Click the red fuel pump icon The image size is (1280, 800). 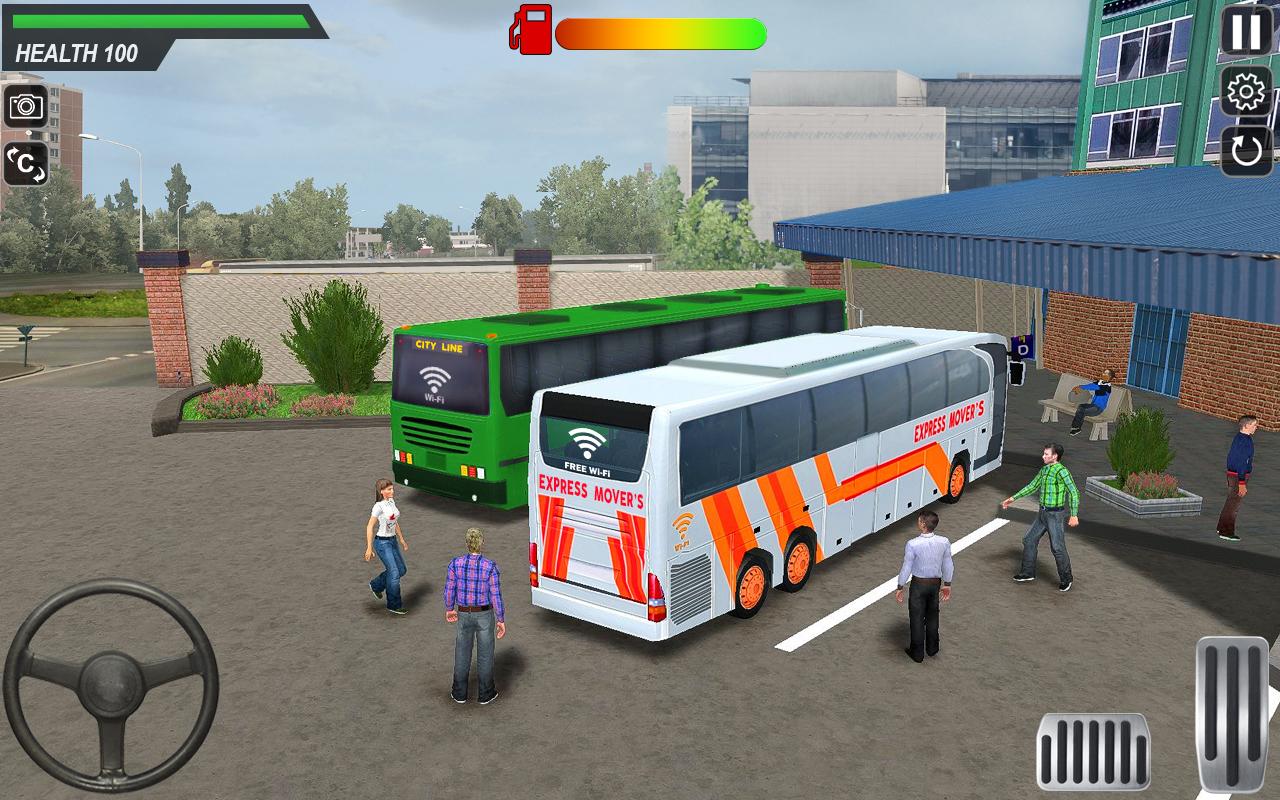click(533, 30)
